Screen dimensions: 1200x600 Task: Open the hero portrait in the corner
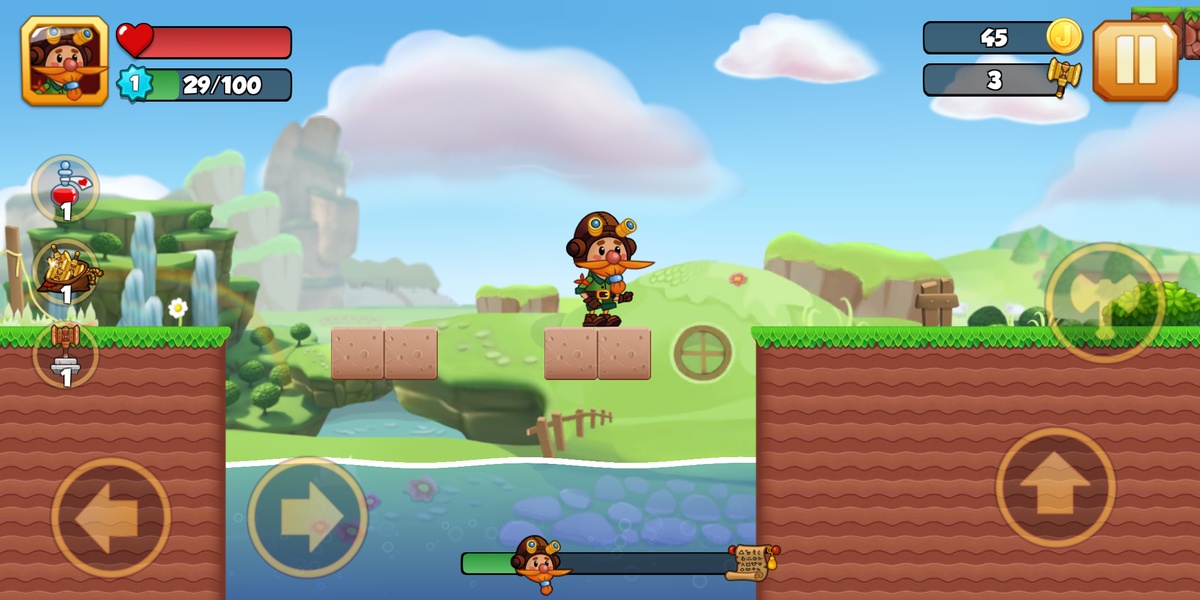(64, 61)
